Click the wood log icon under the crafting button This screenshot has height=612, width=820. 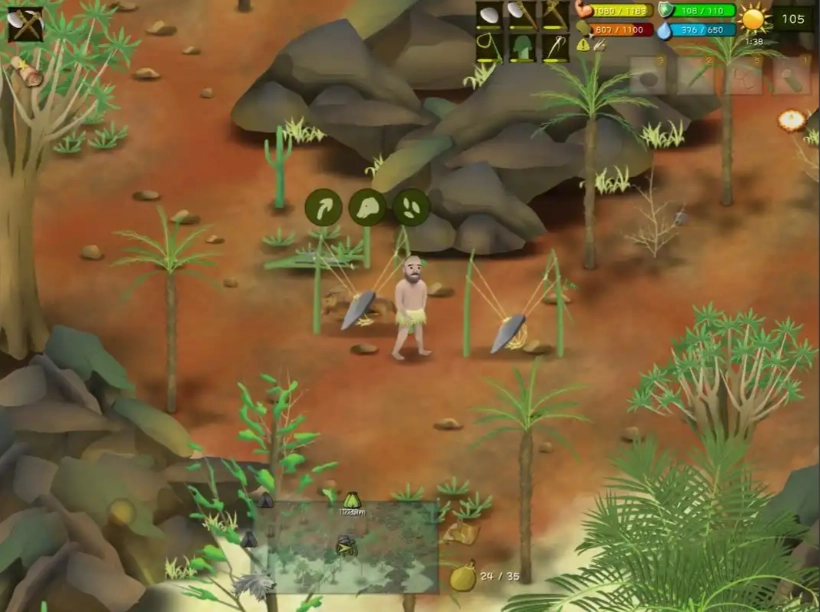(x=27, y=71)
